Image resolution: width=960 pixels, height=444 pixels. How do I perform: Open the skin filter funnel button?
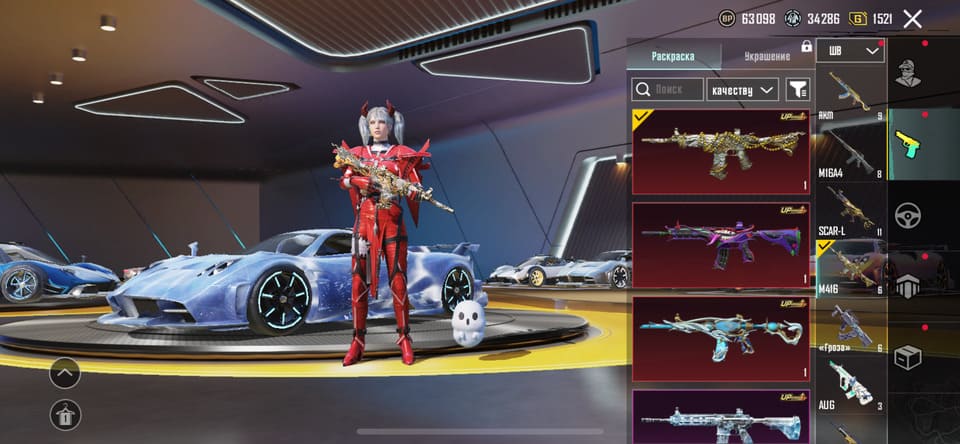[x=797, y=90]
